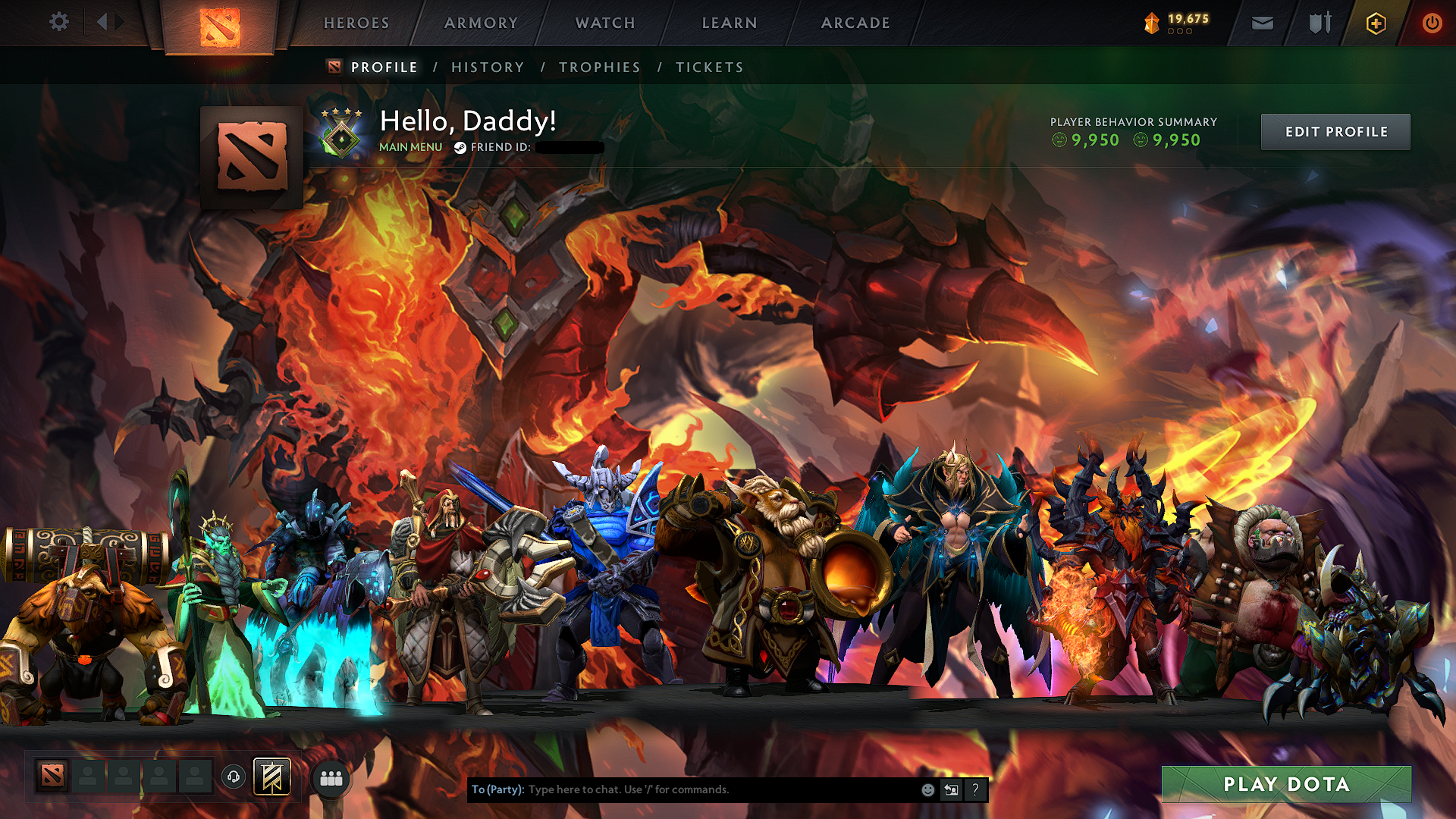
Task: Click the To (Party) chat channel selector
Action: click(x=497, y=789)
